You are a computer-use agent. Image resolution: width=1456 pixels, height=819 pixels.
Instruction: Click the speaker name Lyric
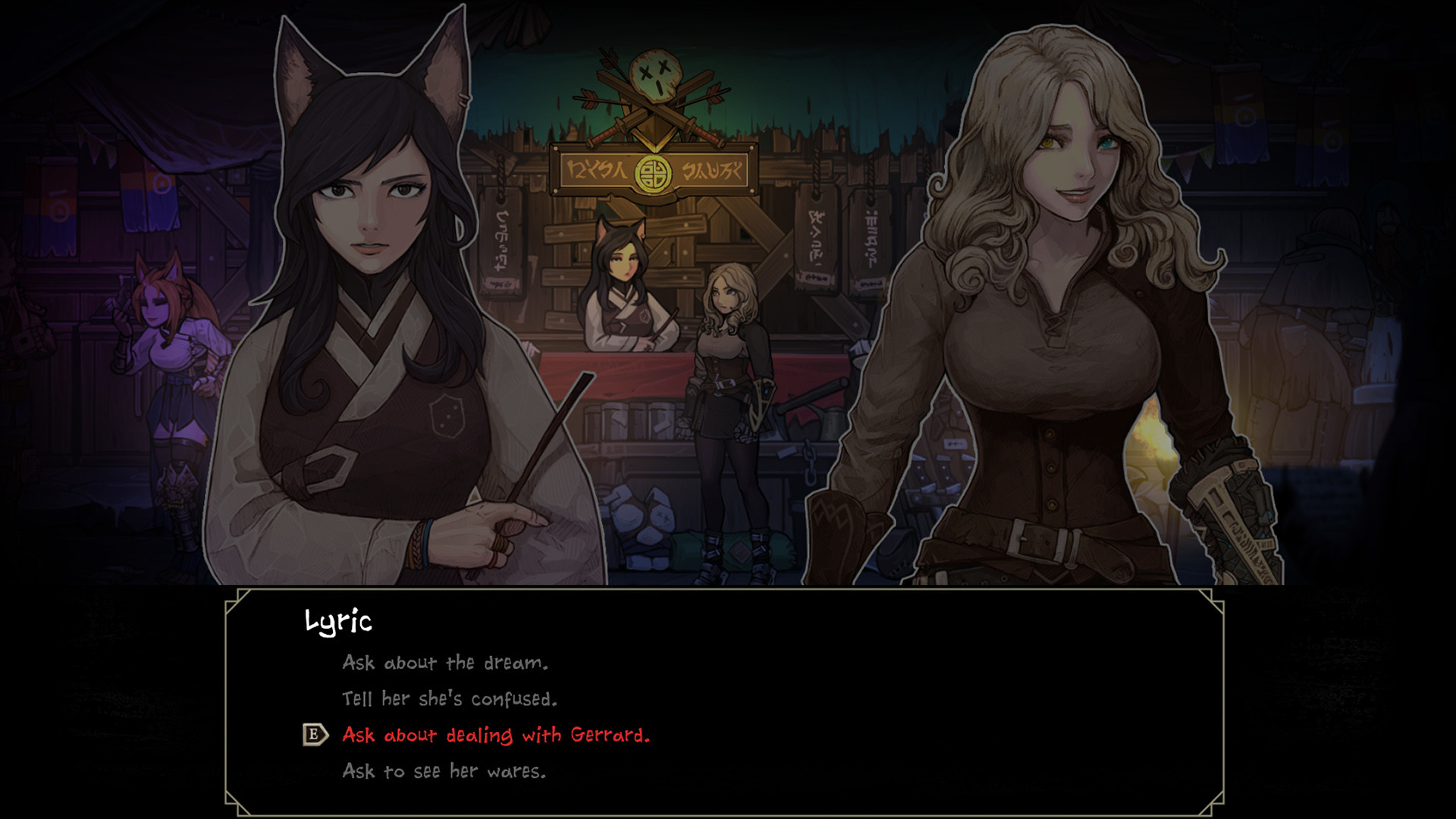tap(340, 622)
